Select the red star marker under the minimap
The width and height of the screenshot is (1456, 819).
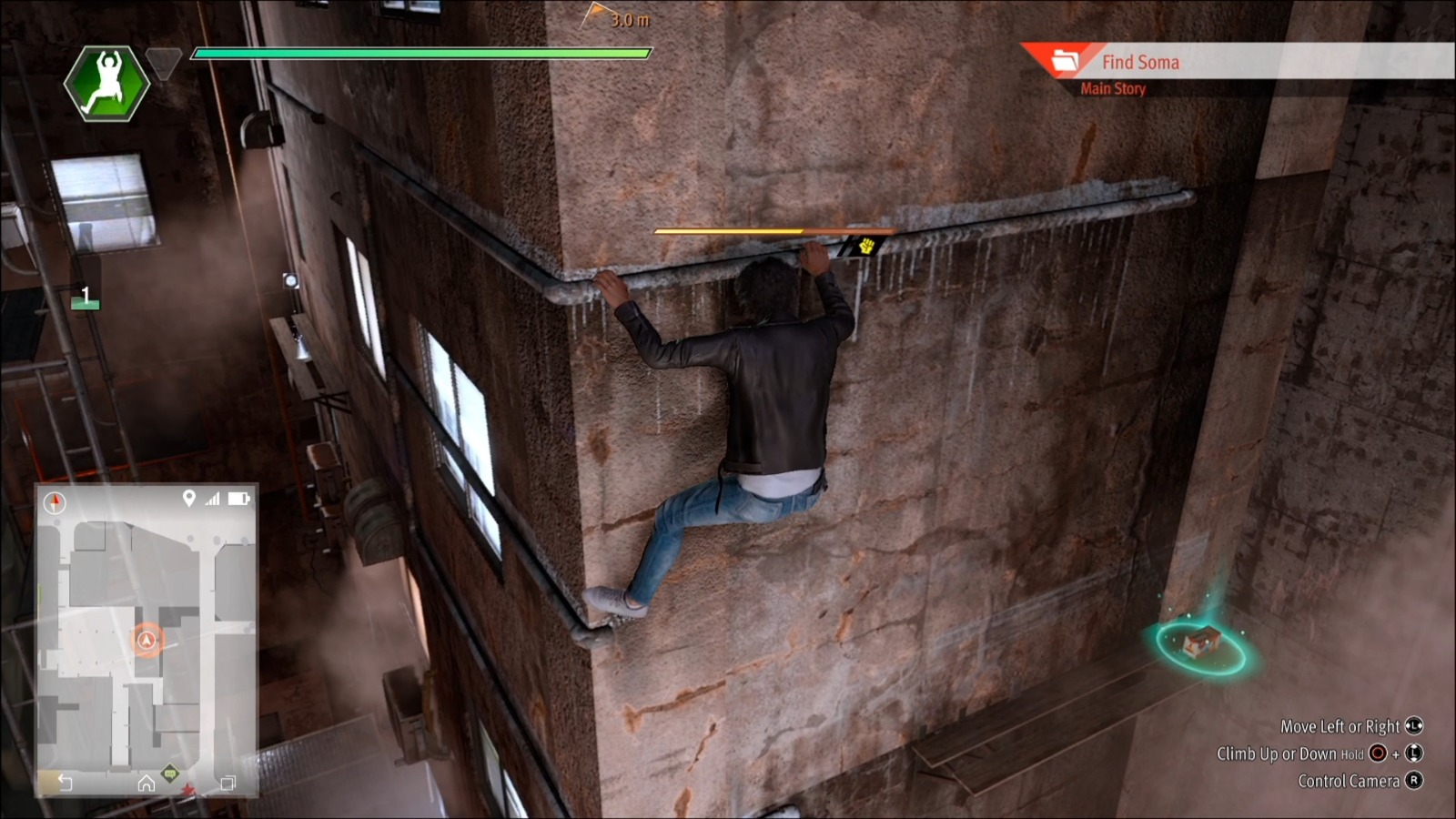point(190,789)
